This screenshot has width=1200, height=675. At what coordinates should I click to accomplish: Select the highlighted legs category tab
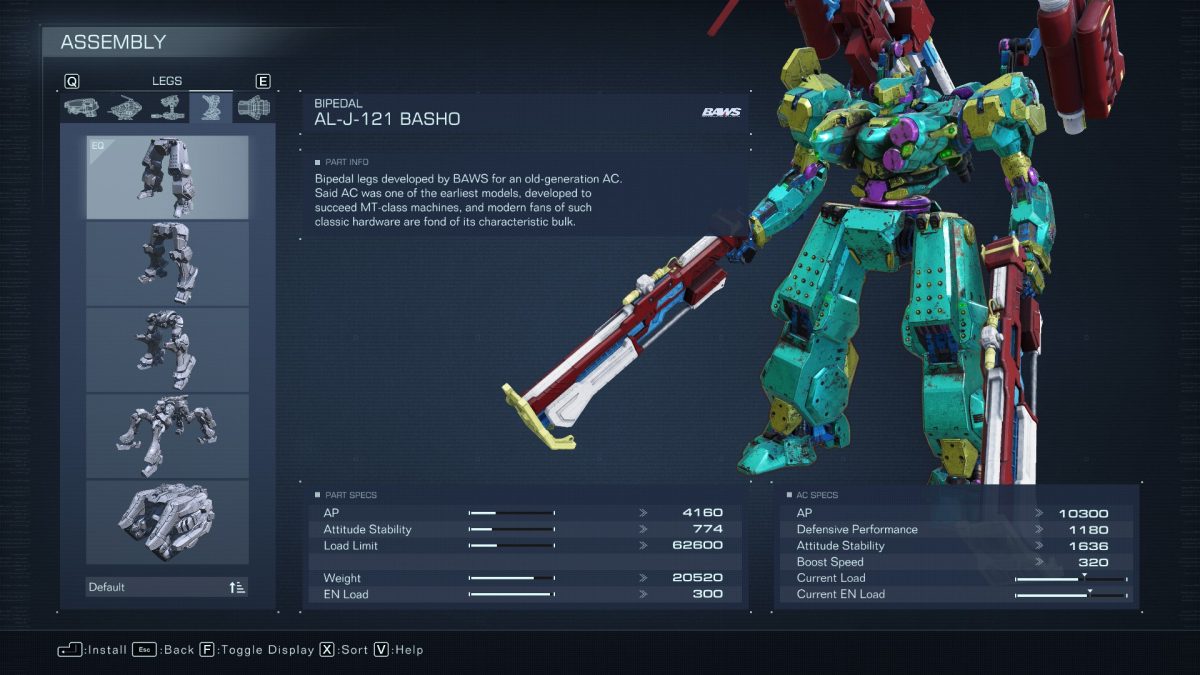click(x=211, y=107)
